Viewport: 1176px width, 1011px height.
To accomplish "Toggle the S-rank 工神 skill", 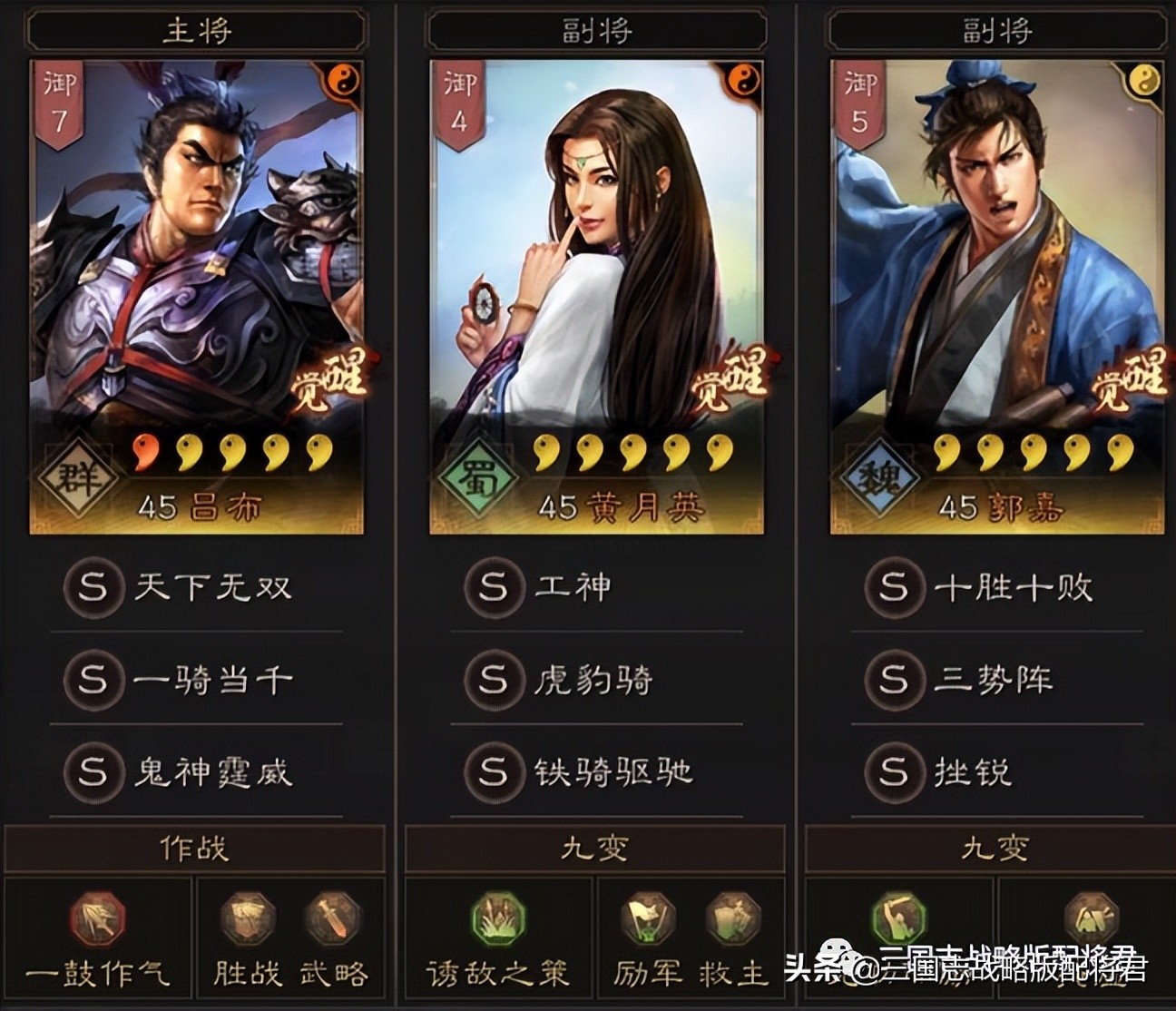I will point(495,587).
